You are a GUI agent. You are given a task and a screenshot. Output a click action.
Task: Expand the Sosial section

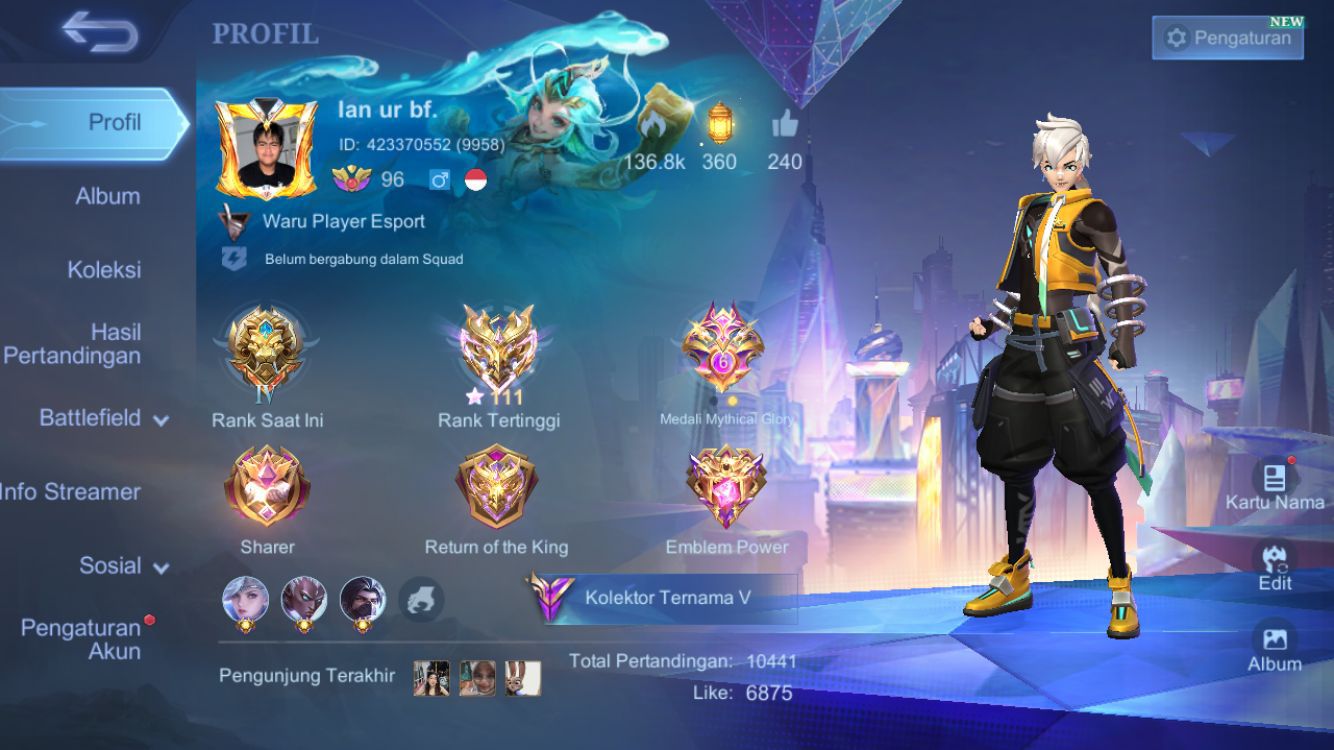tap(123, 566)
